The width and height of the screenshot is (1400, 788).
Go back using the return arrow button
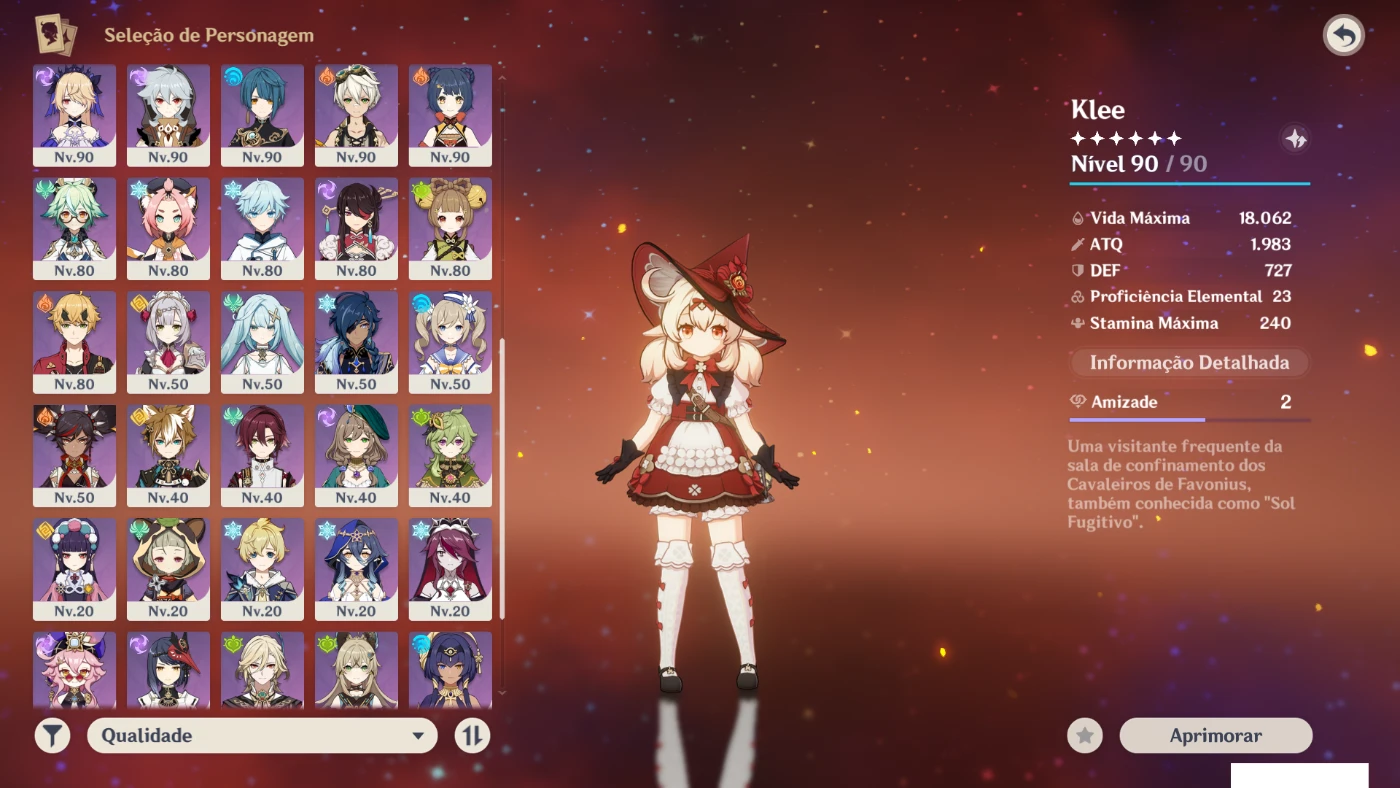coord(1344,36)
